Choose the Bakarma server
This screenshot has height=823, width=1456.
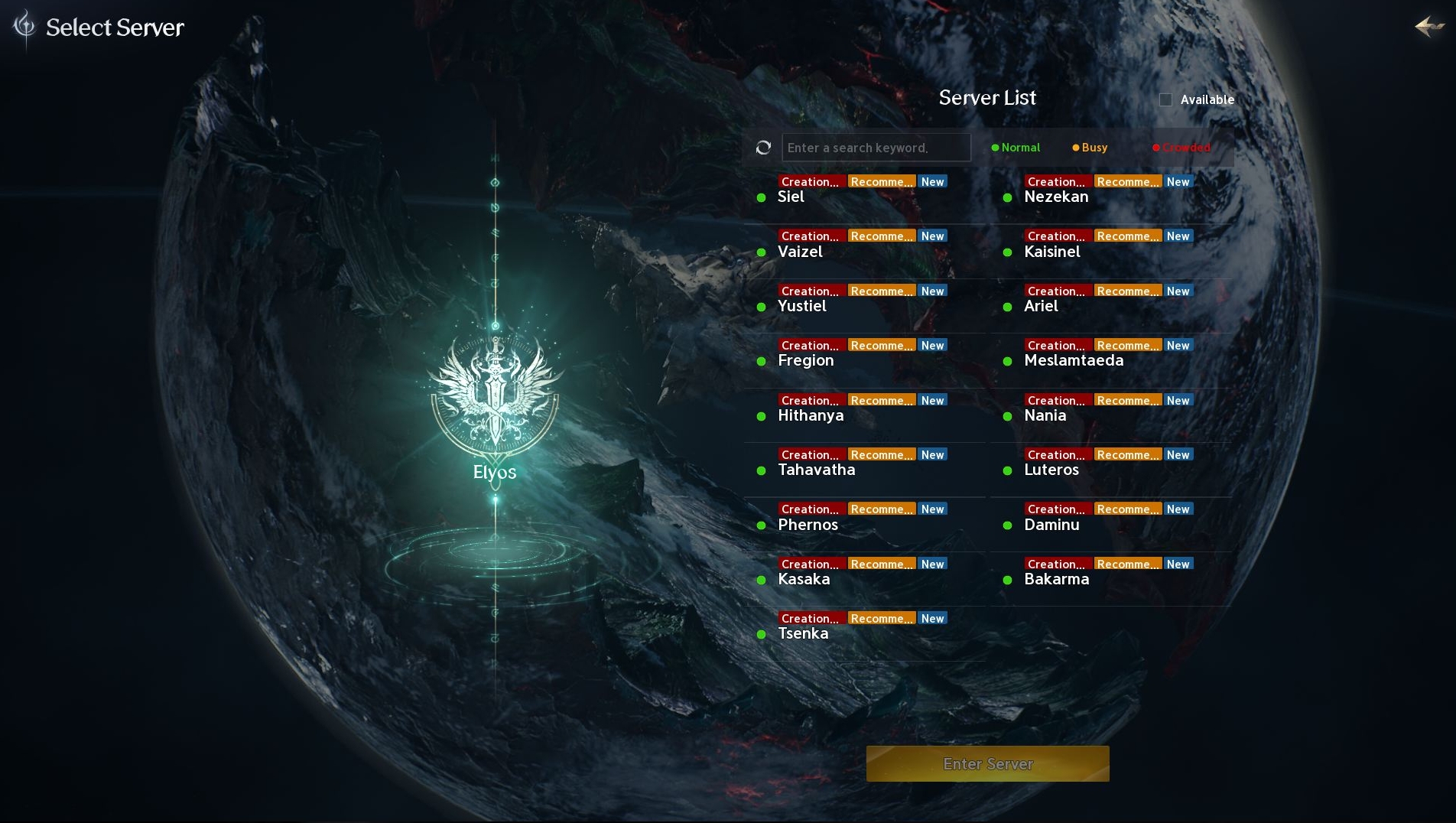(1057, 579)
